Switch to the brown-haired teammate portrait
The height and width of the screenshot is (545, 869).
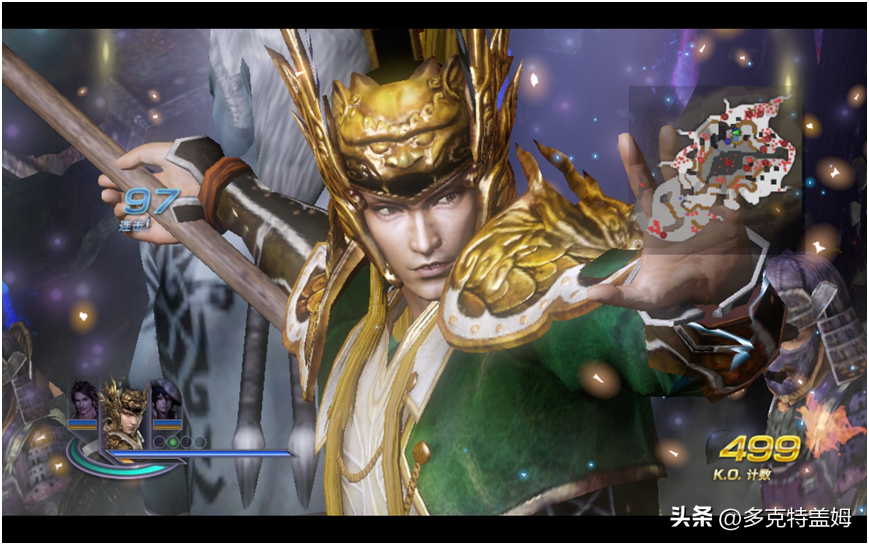82,400
